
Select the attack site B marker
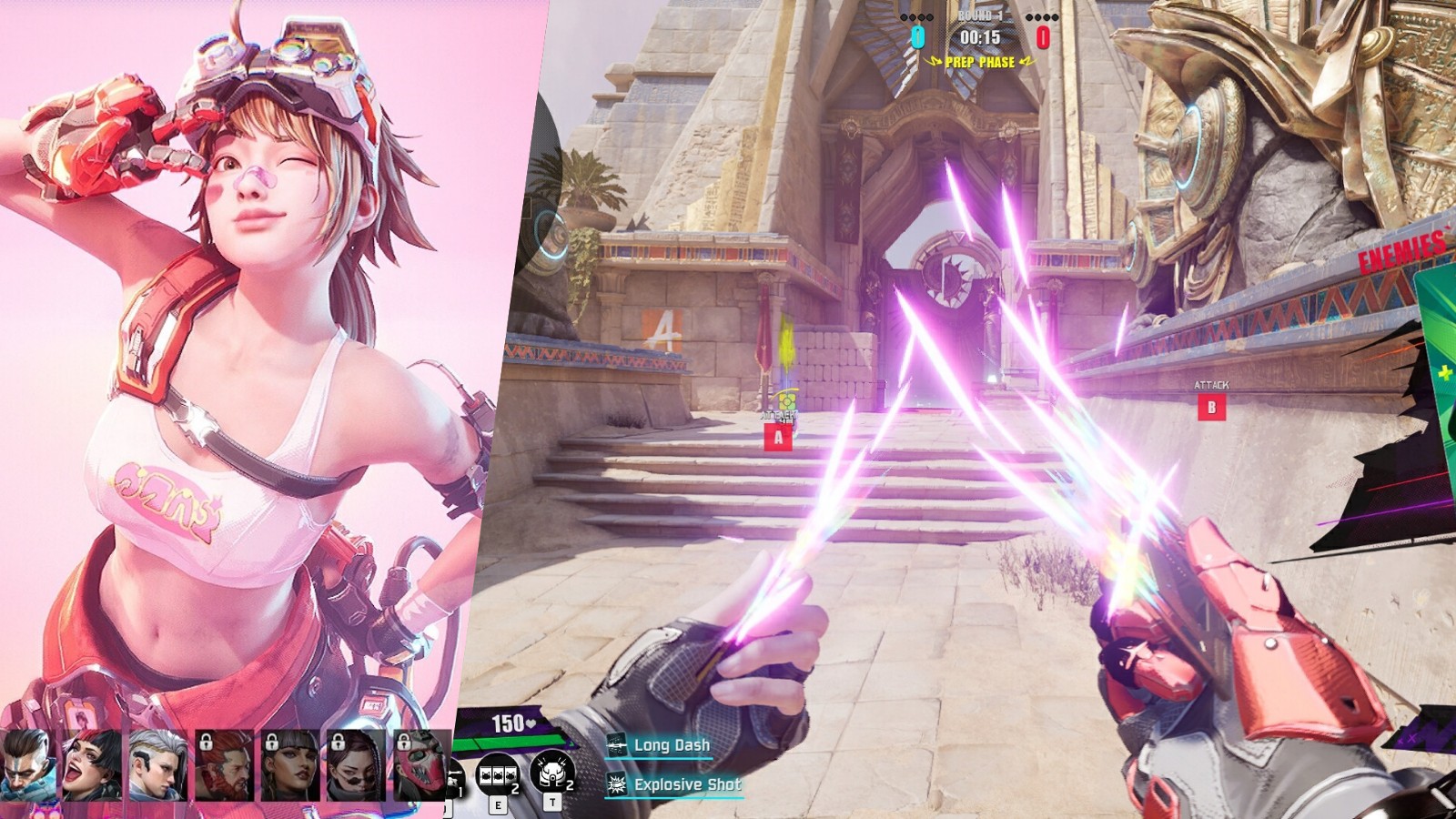[x=1211, y=408]
